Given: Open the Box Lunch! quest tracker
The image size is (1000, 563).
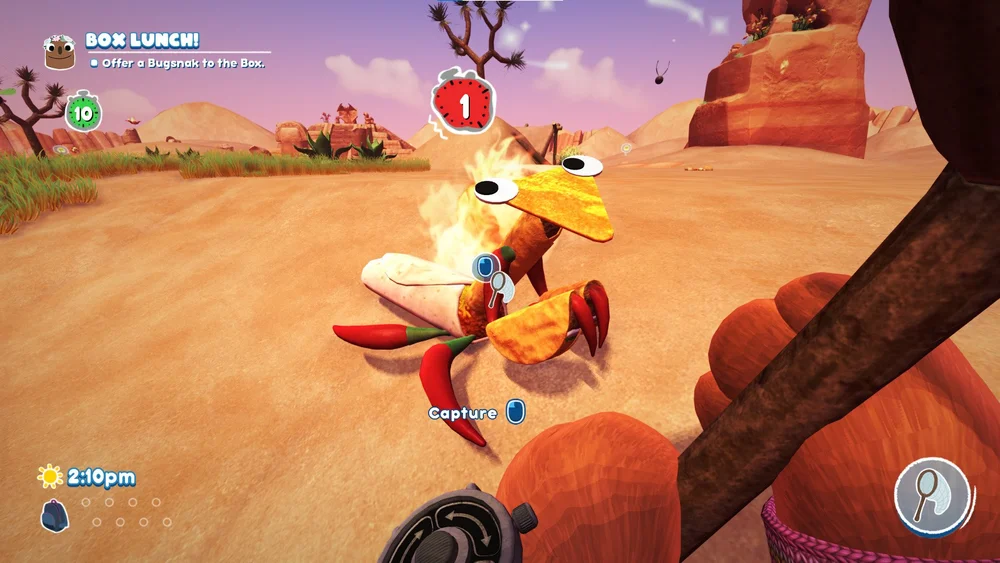Looking at the screenshot, I should (x=142, y=41).
